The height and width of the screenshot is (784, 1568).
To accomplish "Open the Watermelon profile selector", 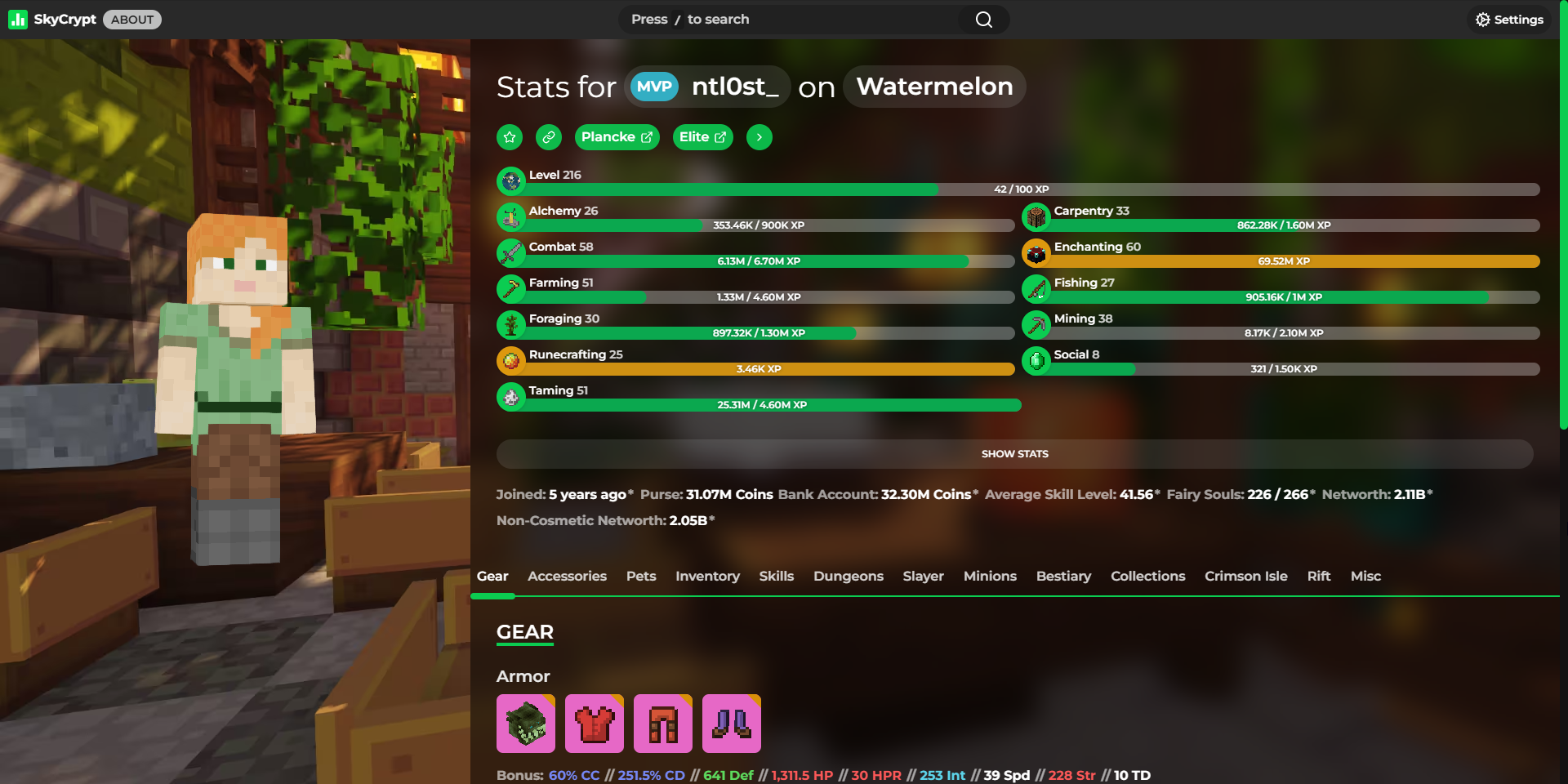I will point(933,86).
